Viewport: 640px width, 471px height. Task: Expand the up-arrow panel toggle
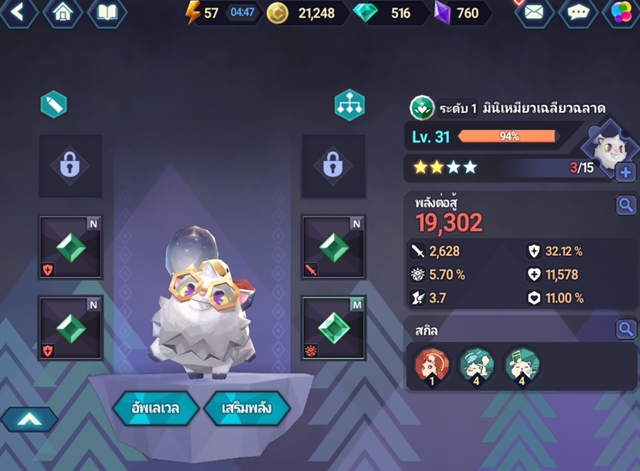point(29,420)
